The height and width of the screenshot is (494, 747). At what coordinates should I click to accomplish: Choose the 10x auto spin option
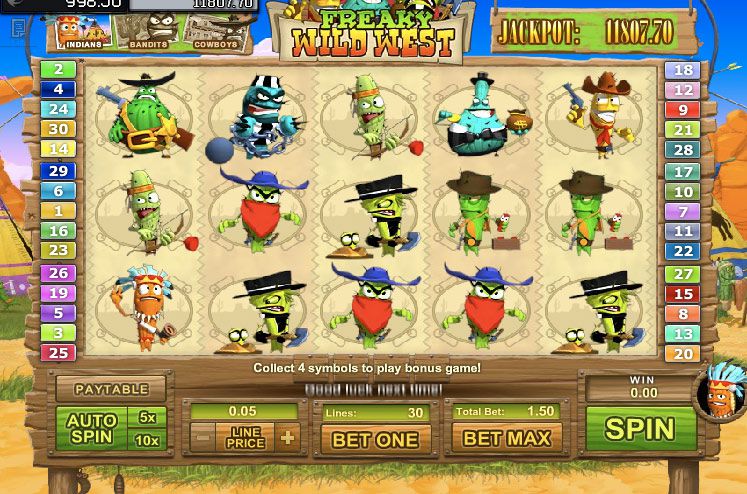[147, 441]
